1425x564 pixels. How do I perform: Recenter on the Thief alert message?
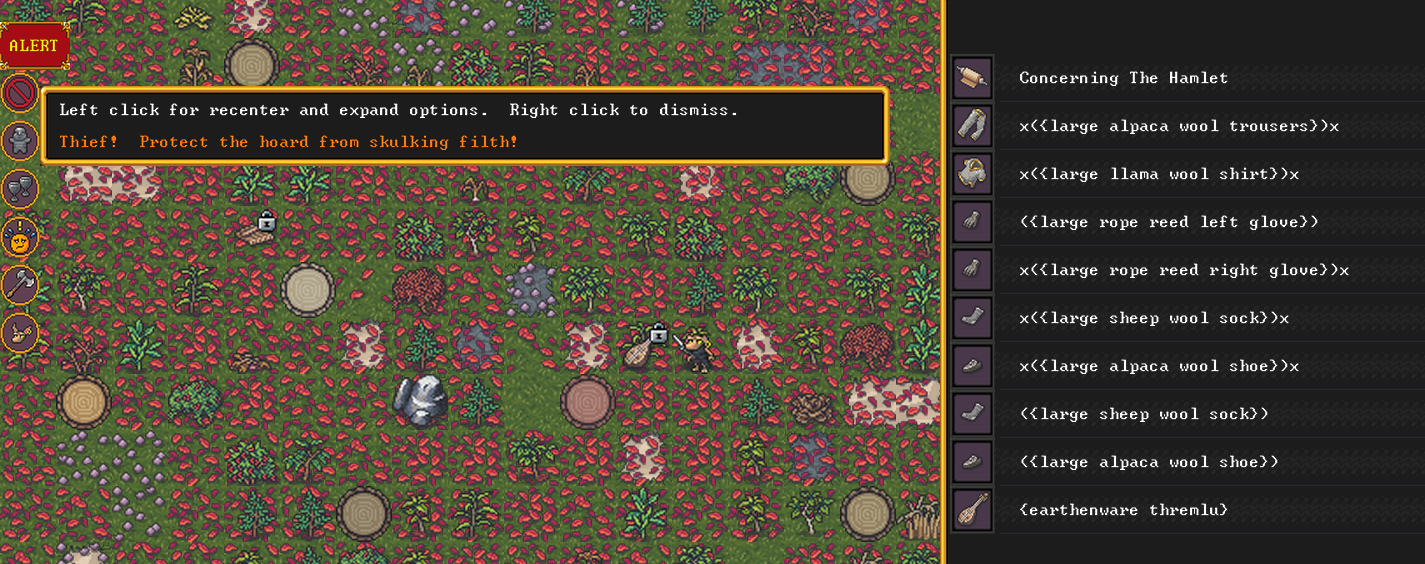point(288,142)
